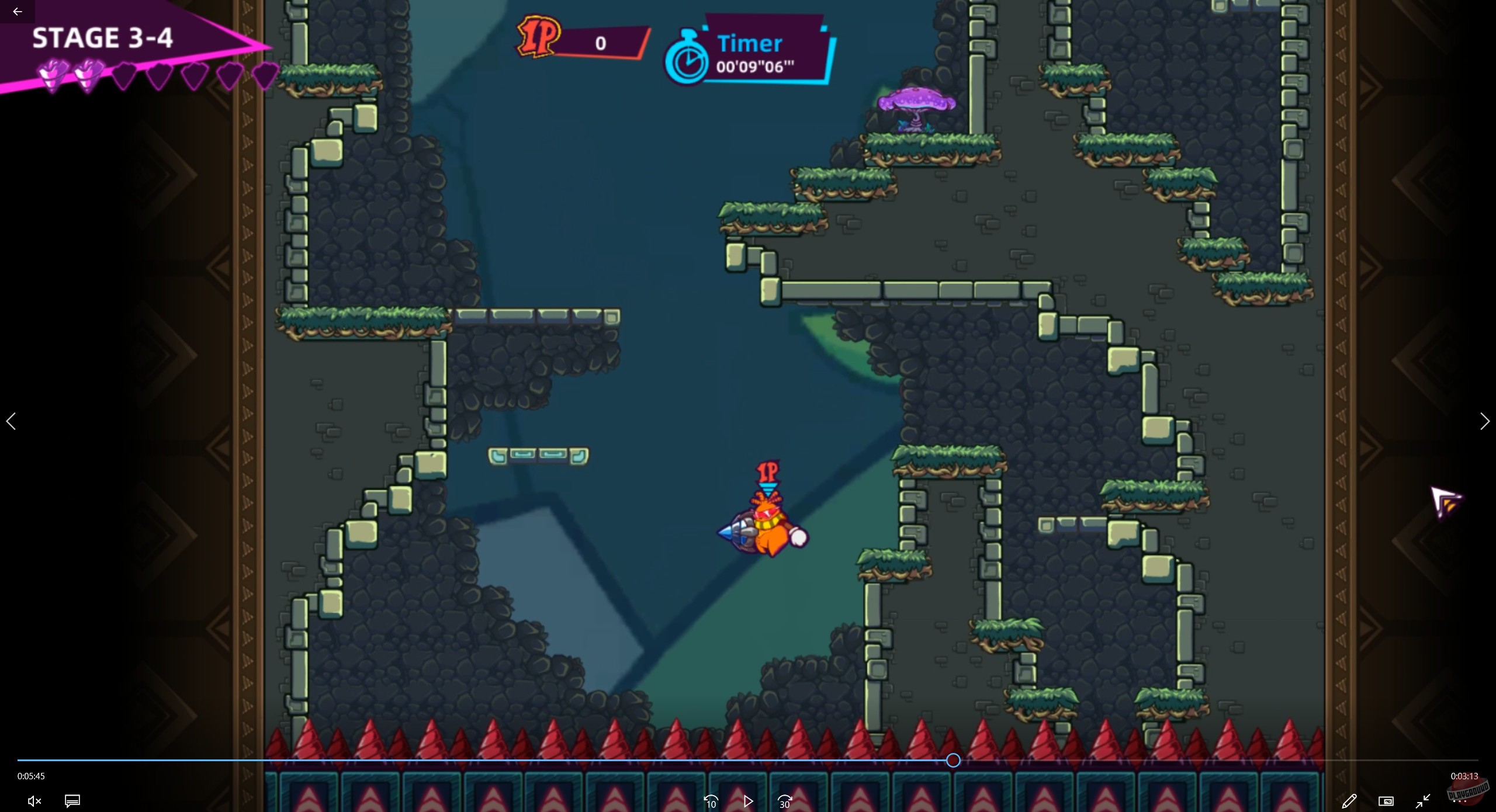This screenshot has height=812, width=1496.
Task: Resume playback with the play button
Action: point(749,801)
